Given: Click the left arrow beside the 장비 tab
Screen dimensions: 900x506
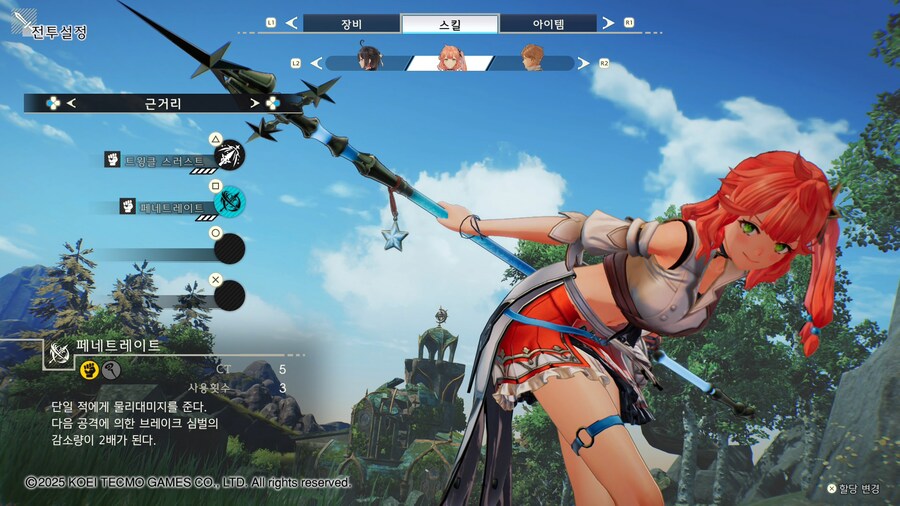Looking at the screenshot, I should (x=291, y=23).
